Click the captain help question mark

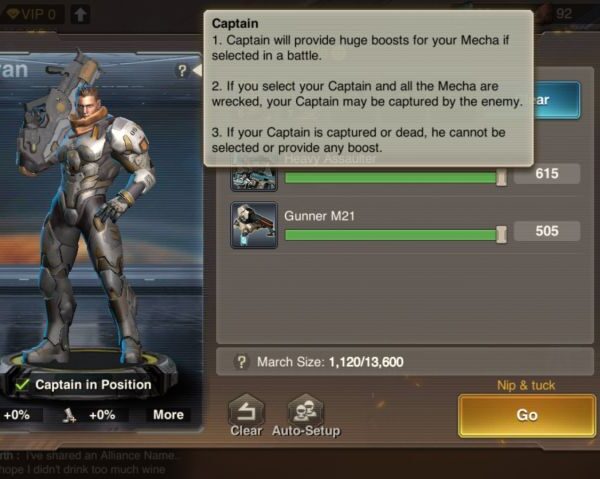click(182, 71)
